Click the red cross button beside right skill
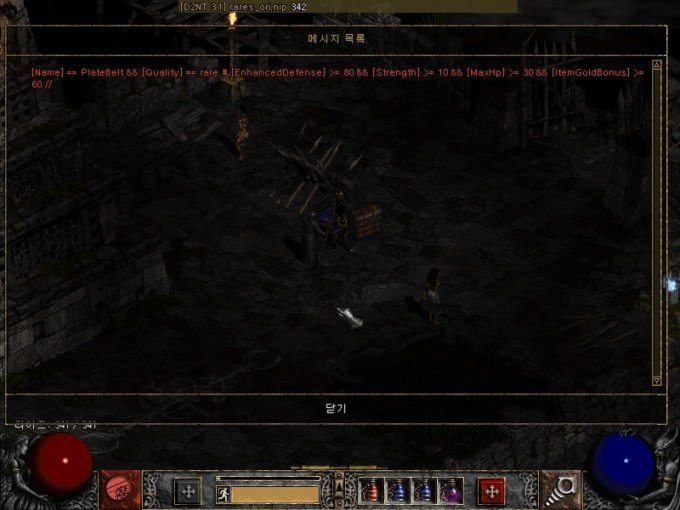The height and width of the screenshot is (510, 680). click(490, 491)
